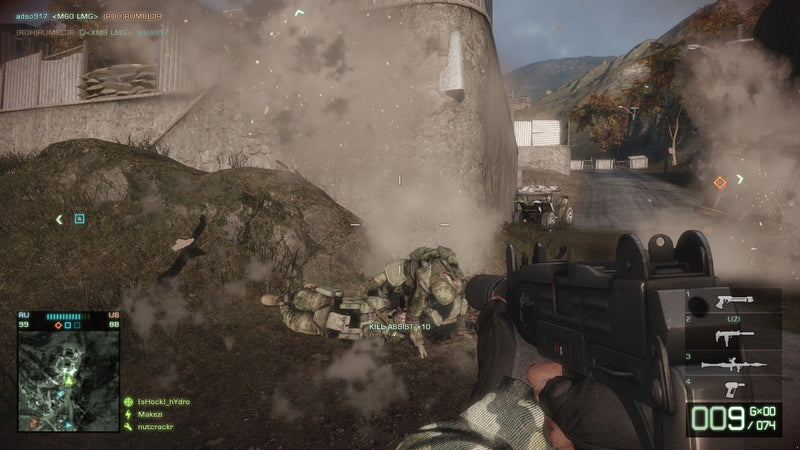800x450 pixels.
Task: Select squad member nutcrackr
Action: [x=155, y=427]
